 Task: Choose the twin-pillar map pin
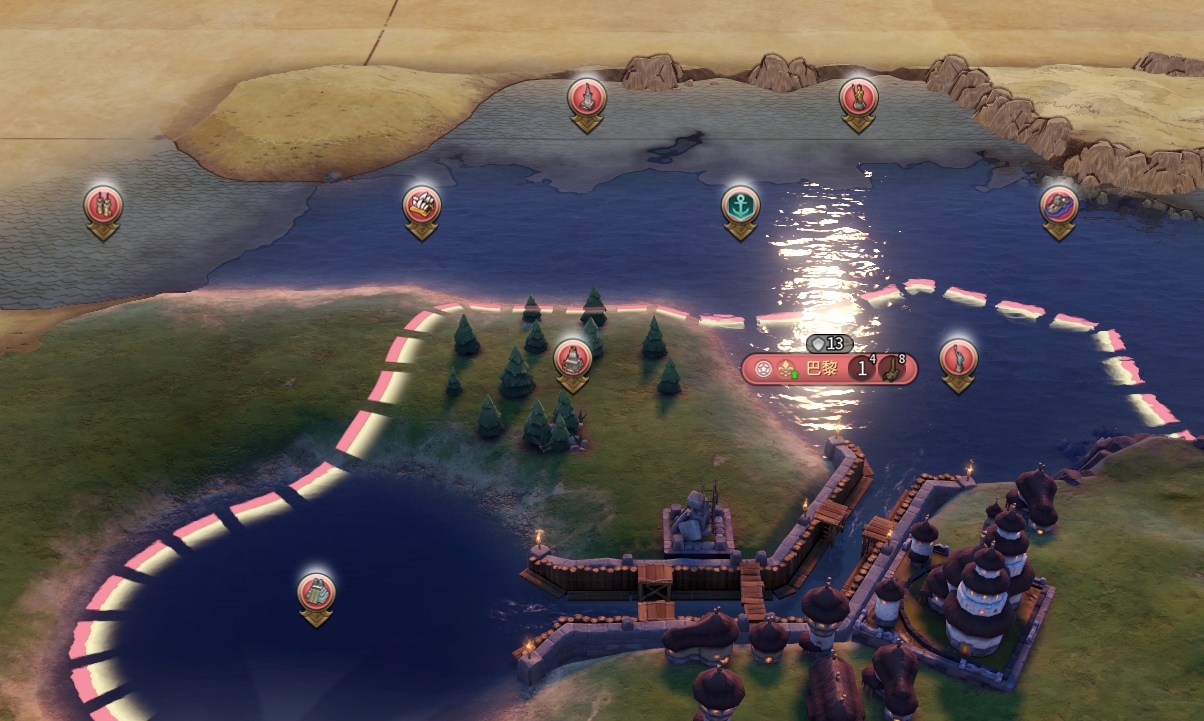tap(102, 205)
